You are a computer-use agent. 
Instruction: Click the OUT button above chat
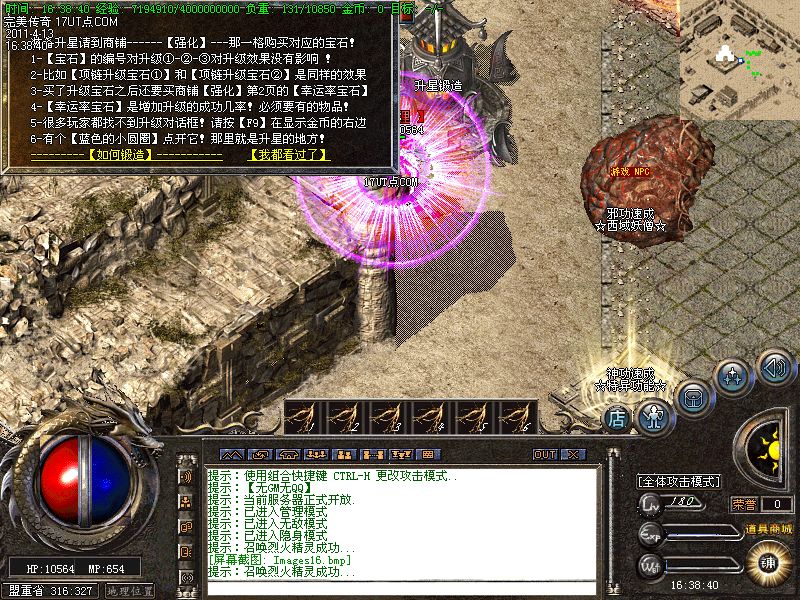544,454
